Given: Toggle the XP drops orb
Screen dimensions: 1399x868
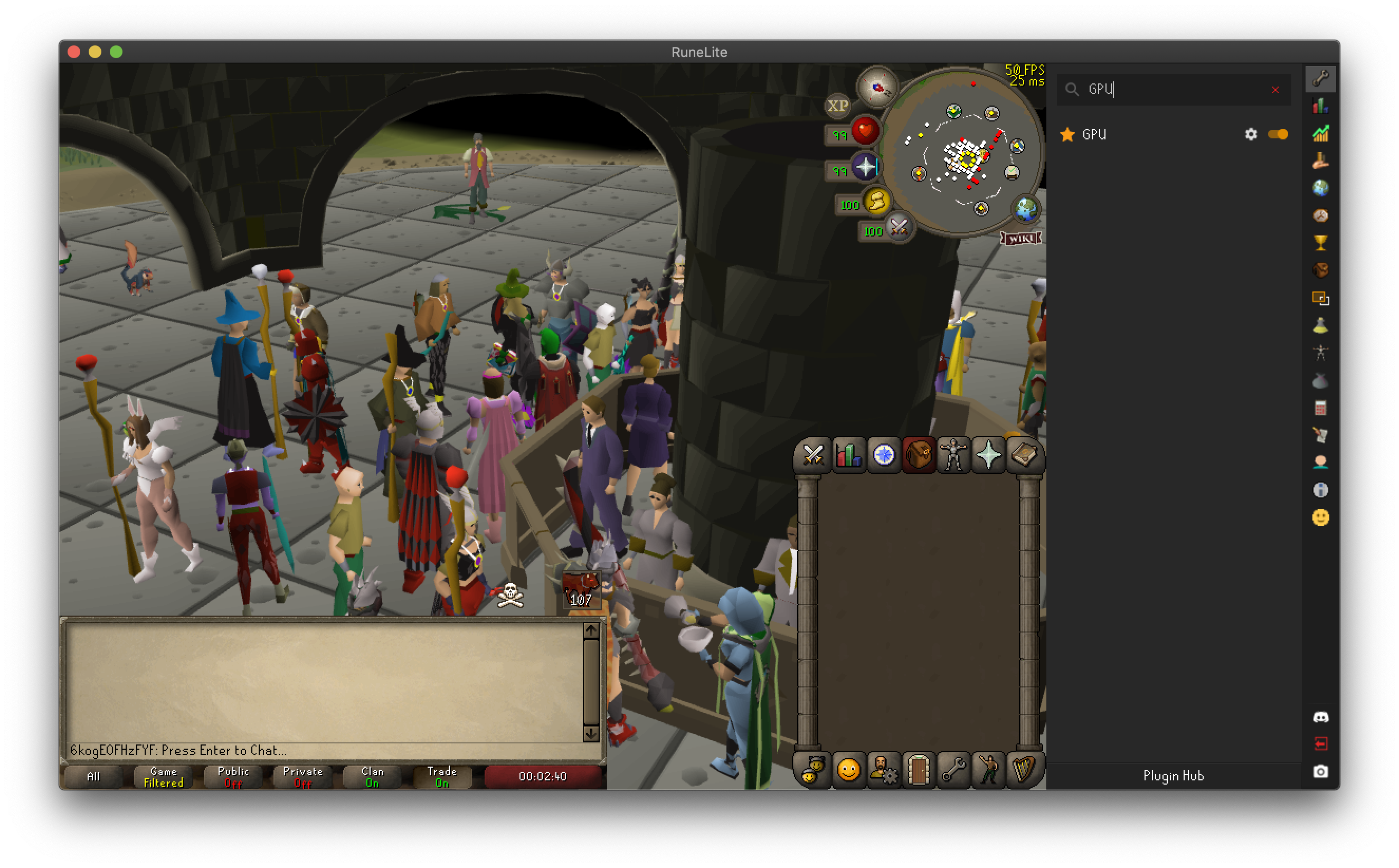Looking at the screenshot, I should point(837,106).
